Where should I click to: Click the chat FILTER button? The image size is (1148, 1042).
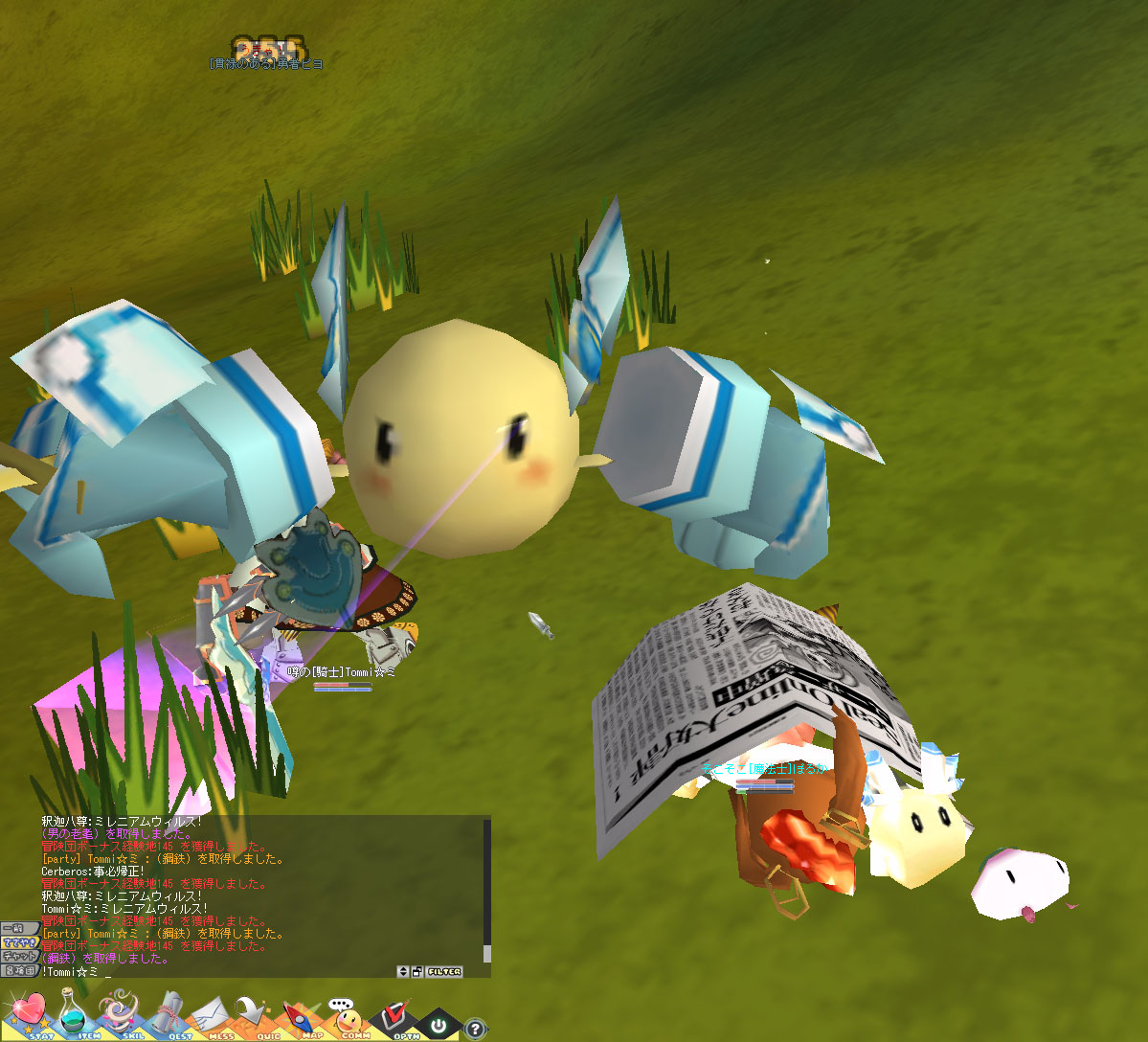click(x=445, y=971)
